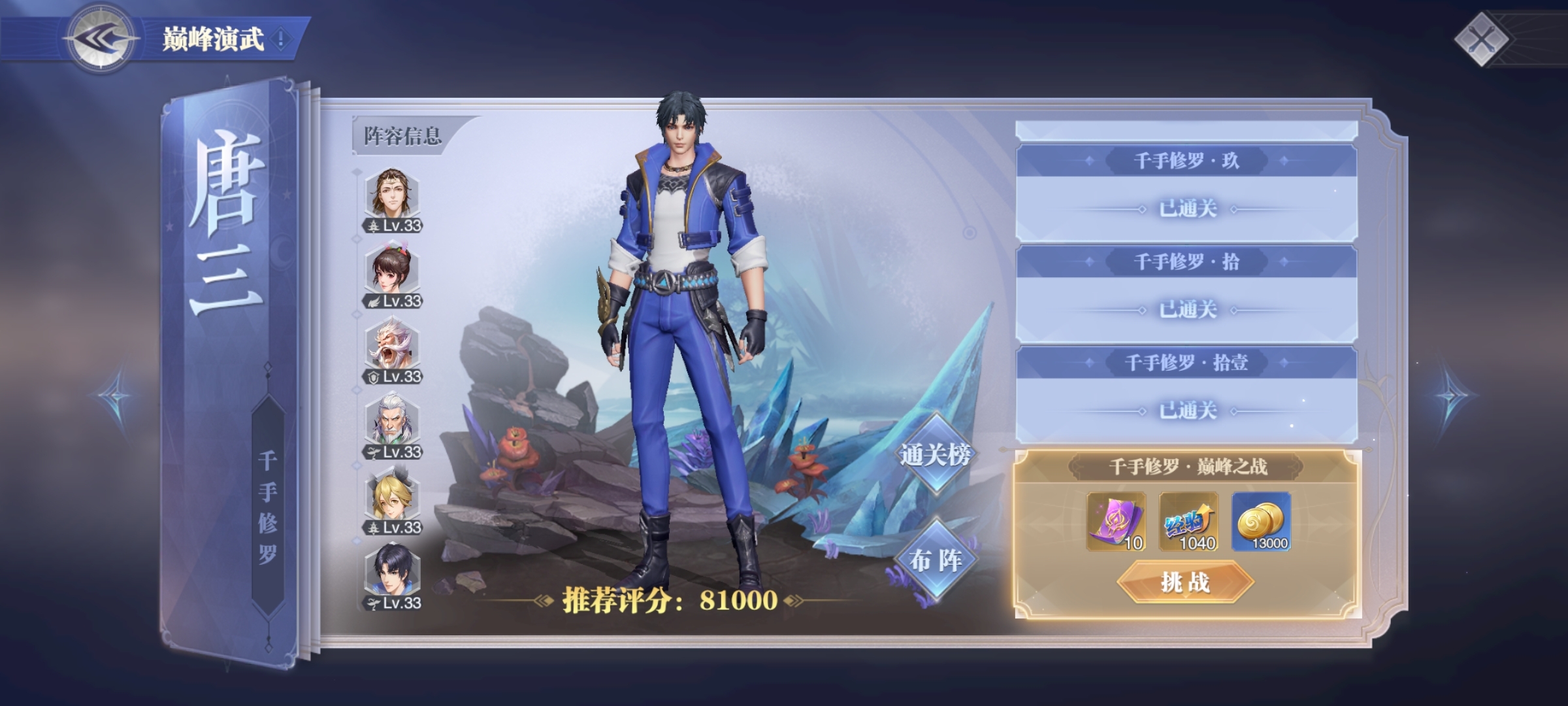
Task: Inspect the 13000 gold coin reward
Action: (1261, 522)
